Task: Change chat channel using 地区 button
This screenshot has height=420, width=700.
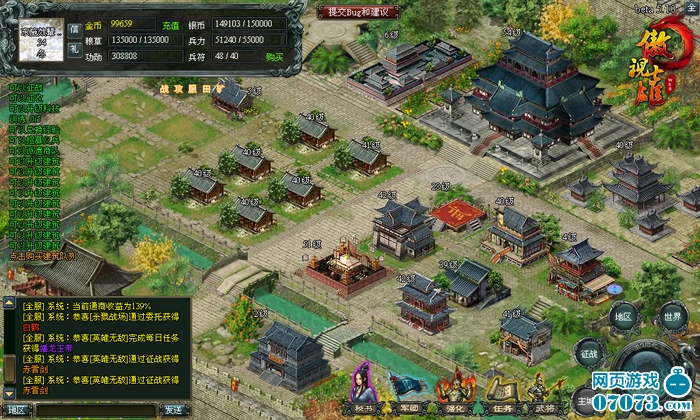Action: 17,409
